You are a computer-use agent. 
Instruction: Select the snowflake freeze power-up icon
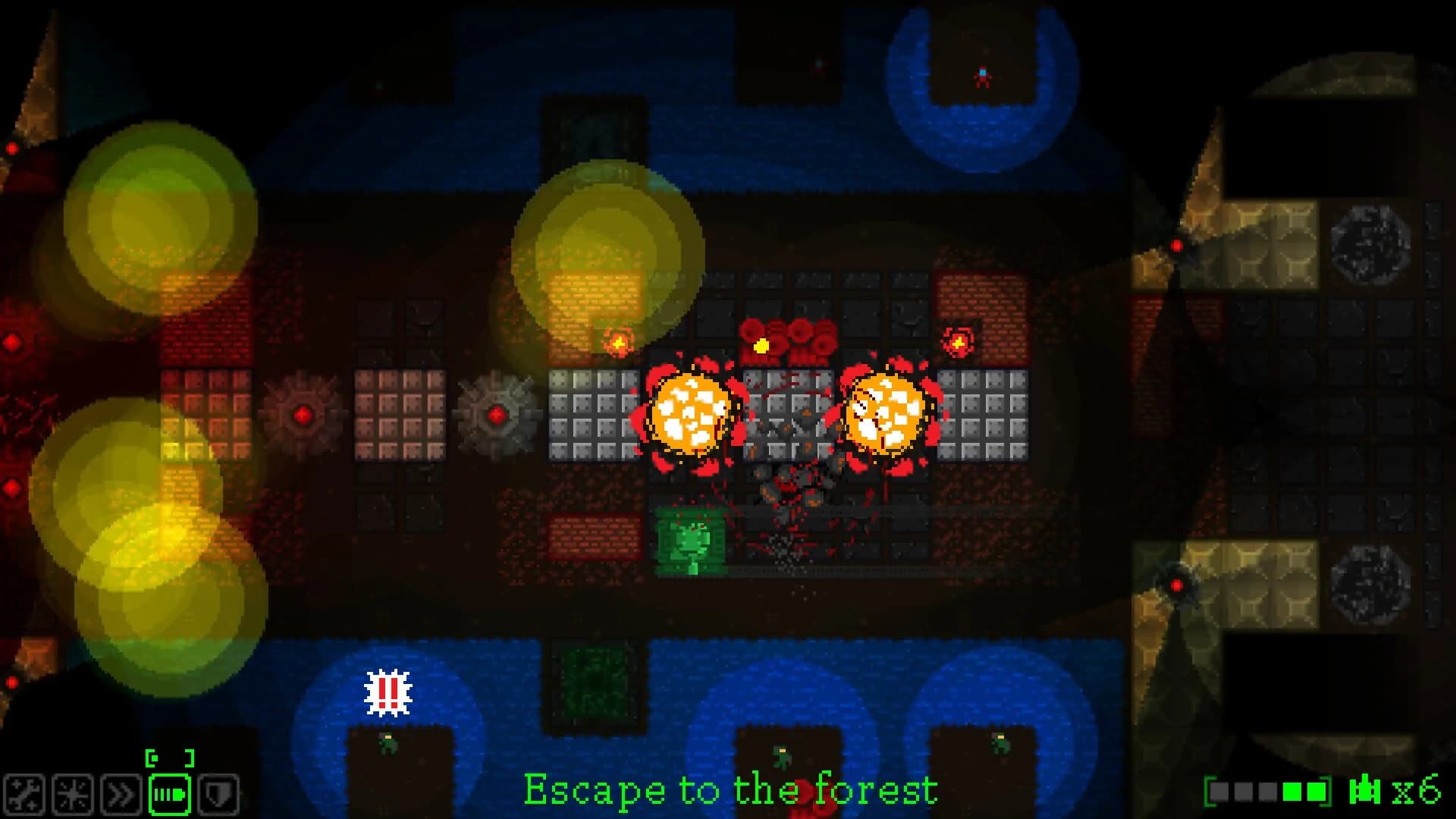[73, 793]
